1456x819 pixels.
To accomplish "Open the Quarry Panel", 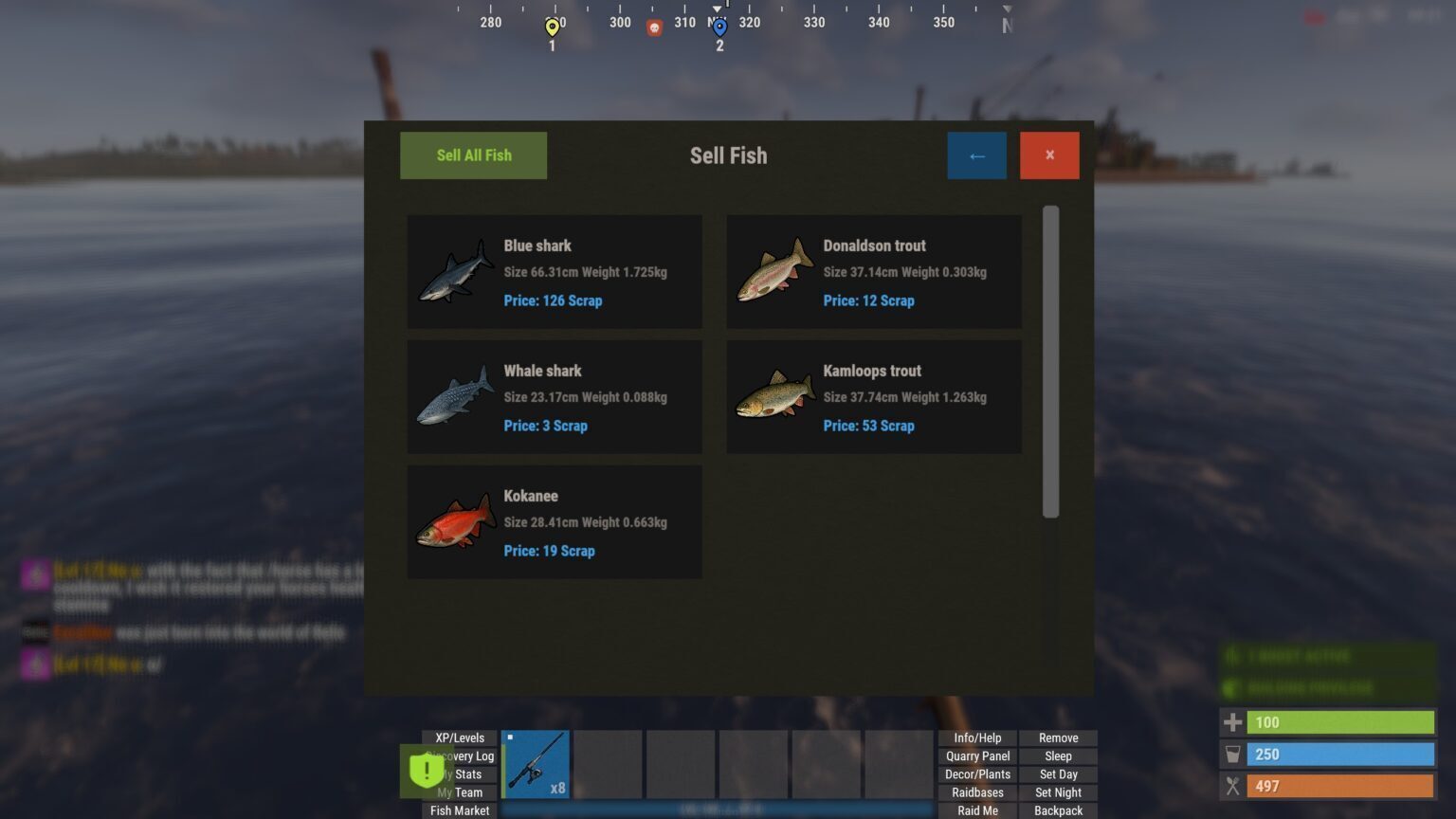I will pyautogui.click(x=977, y=755).
